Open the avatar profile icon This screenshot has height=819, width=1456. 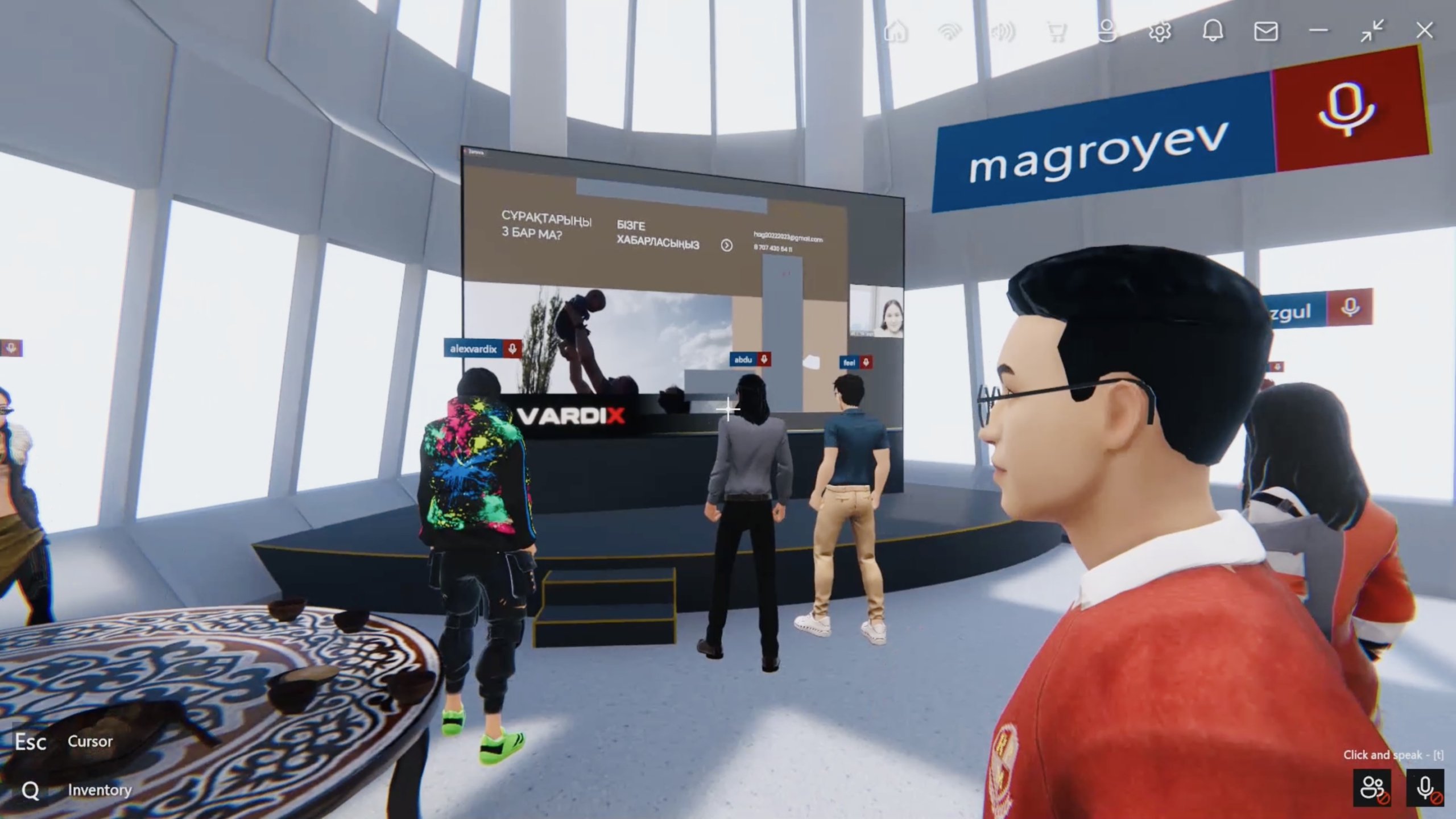click(1107, 31)
